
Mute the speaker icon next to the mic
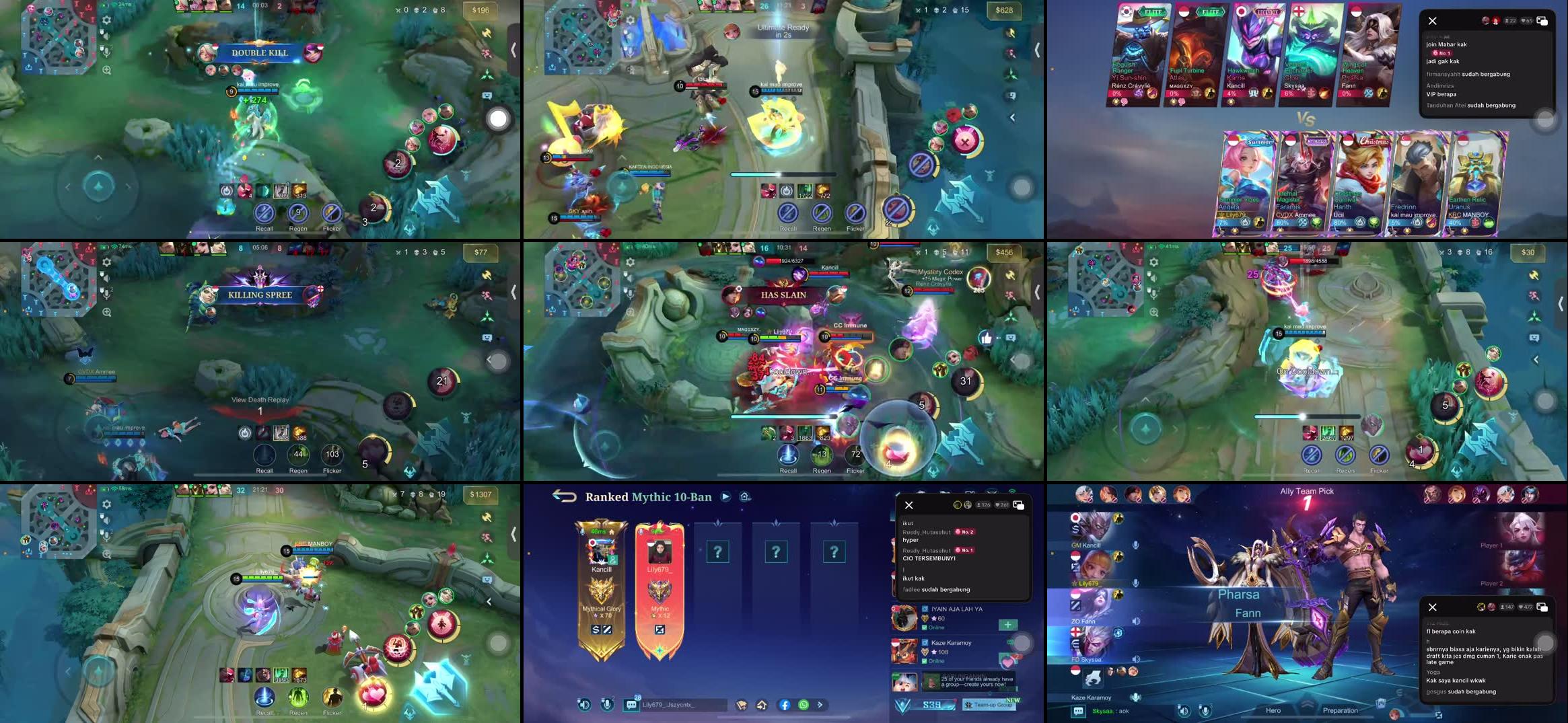pyautogui.click(x=106, y=35)
